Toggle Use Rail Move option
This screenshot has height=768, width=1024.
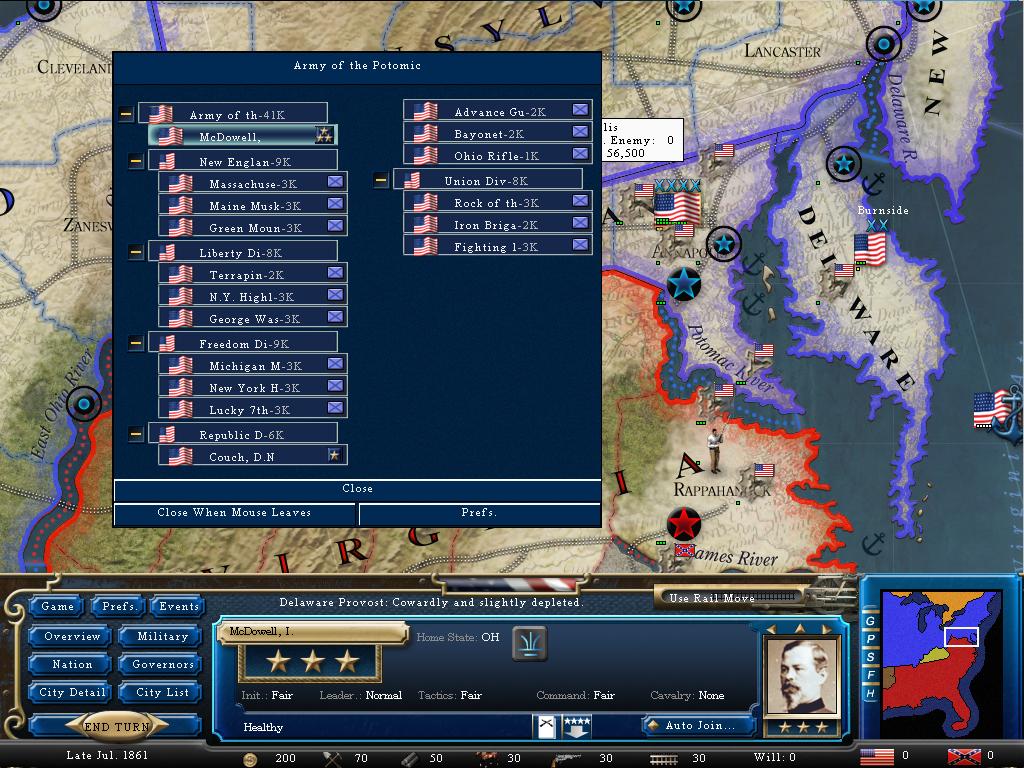[x=729, y=598]
